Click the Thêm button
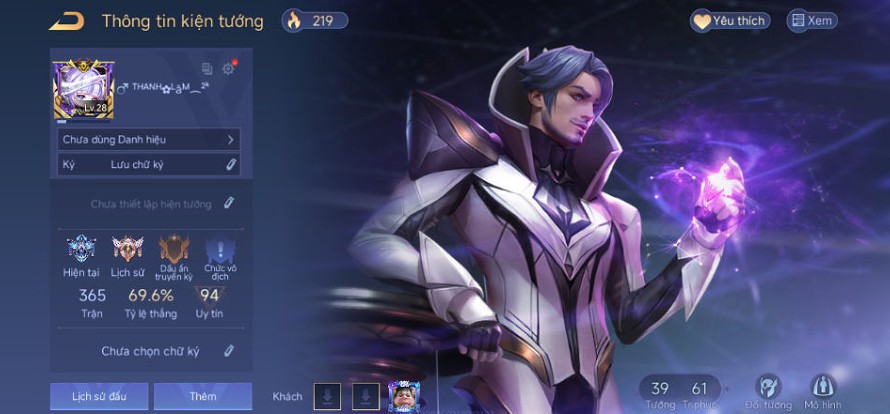The height and width of the screenshot is (414, 890). (202, 396)
